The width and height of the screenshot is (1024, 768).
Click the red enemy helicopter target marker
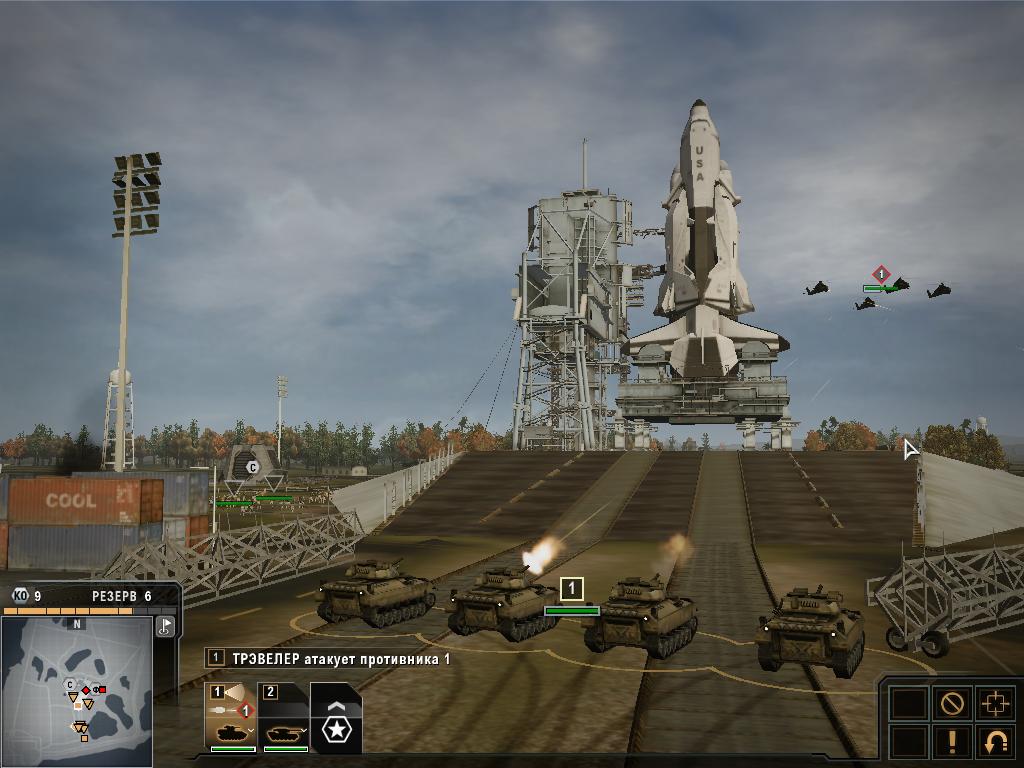[881, 274]
